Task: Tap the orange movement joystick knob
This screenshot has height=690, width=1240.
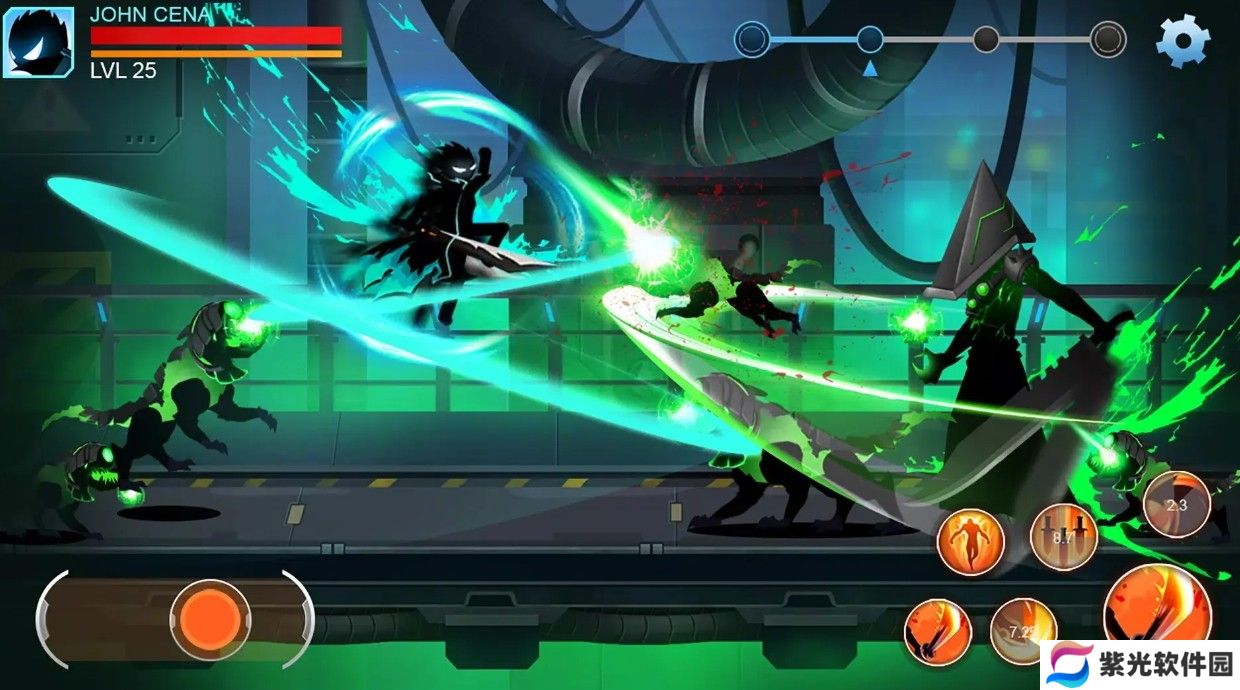Action: click(x=210, y=618)
